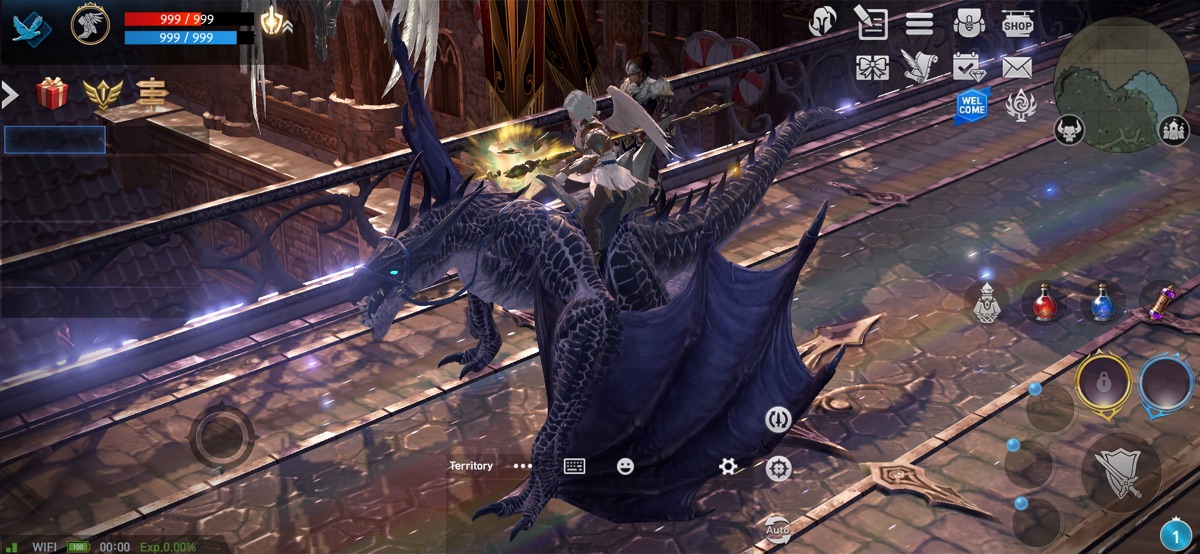1200x554 pixels.
Task: Click the winged boot character portrait
Action: tap(90, 24)
